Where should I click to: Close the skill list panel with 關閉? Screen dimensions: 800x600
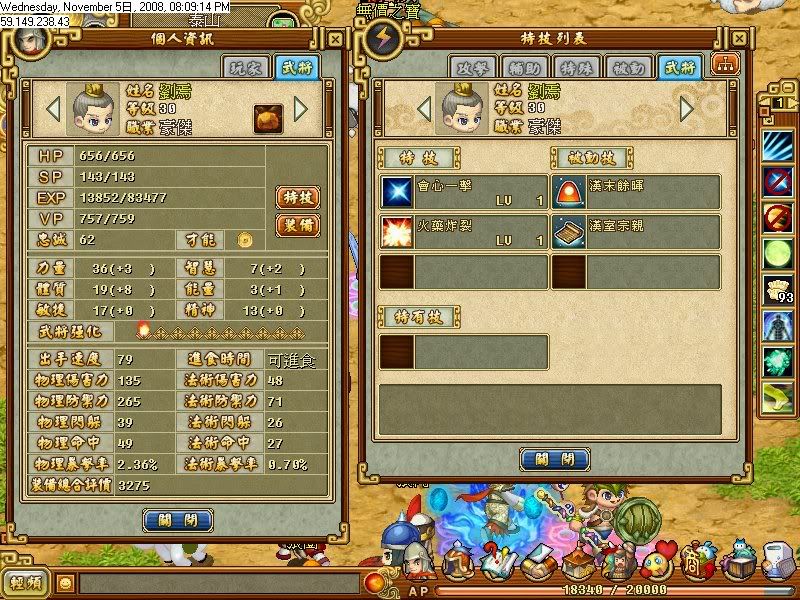(x=554, y=459)
